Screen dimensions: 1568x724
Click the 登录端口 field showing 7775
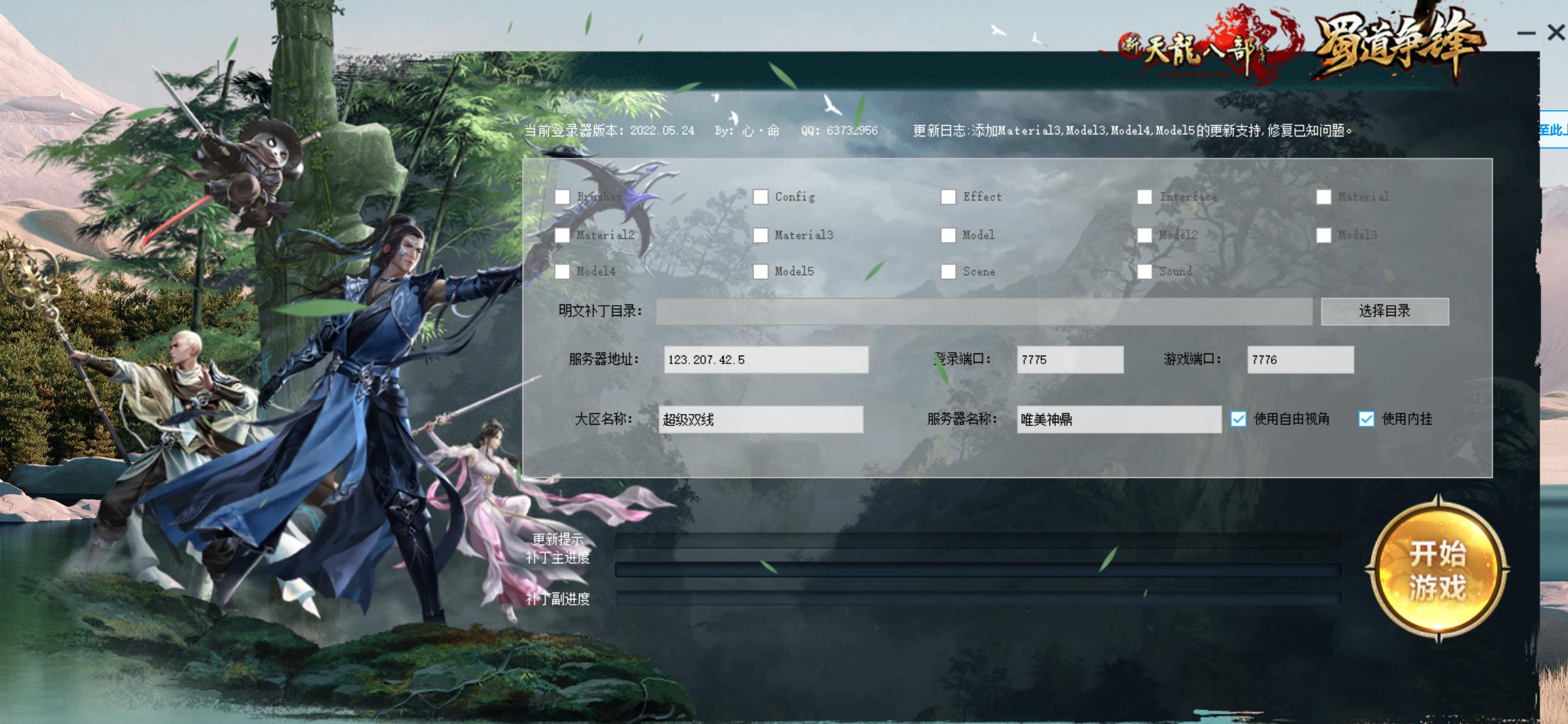(1070, 360)
